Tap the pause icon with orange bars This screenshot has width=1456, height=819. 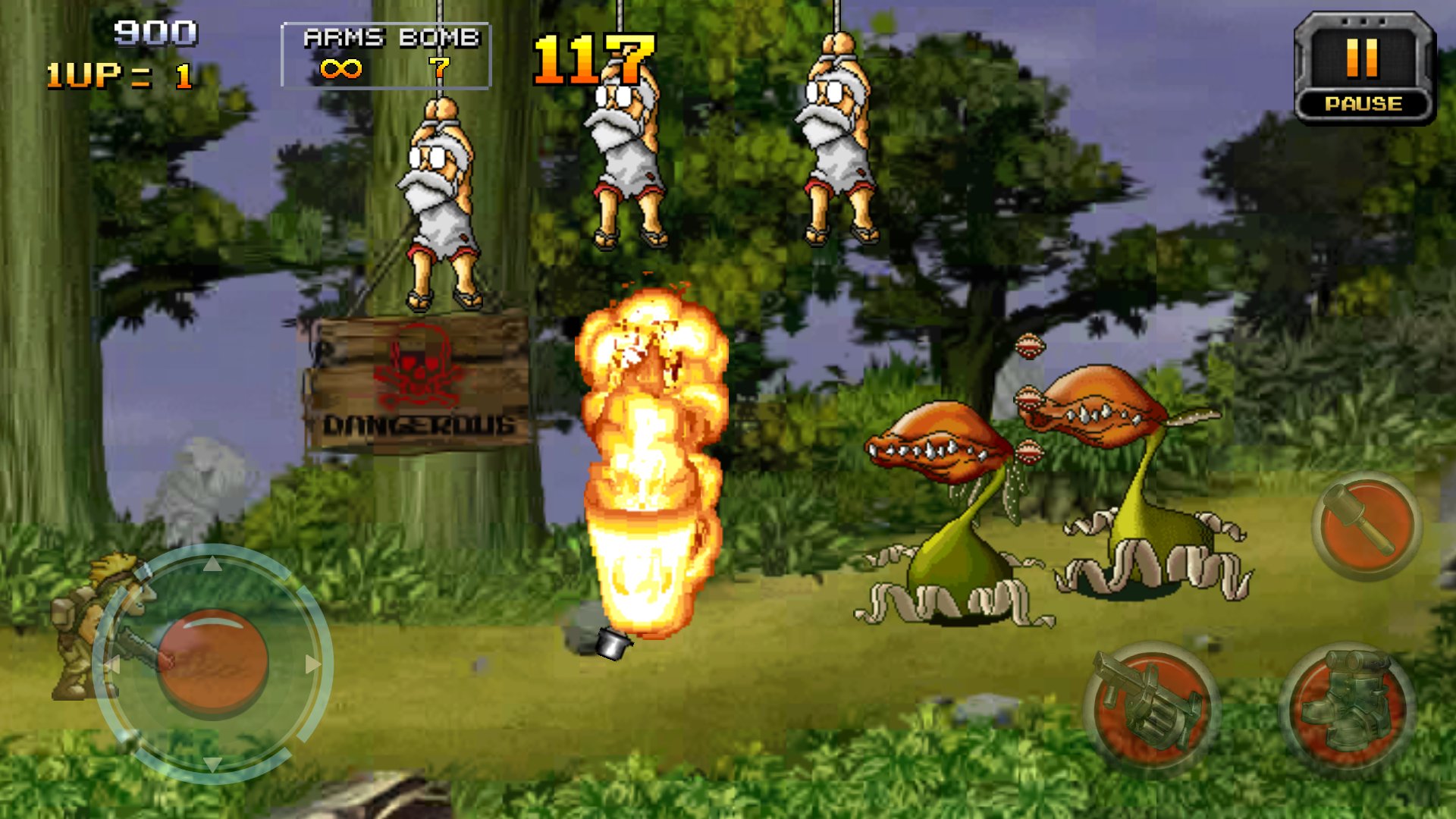[x=1361, y=57]
